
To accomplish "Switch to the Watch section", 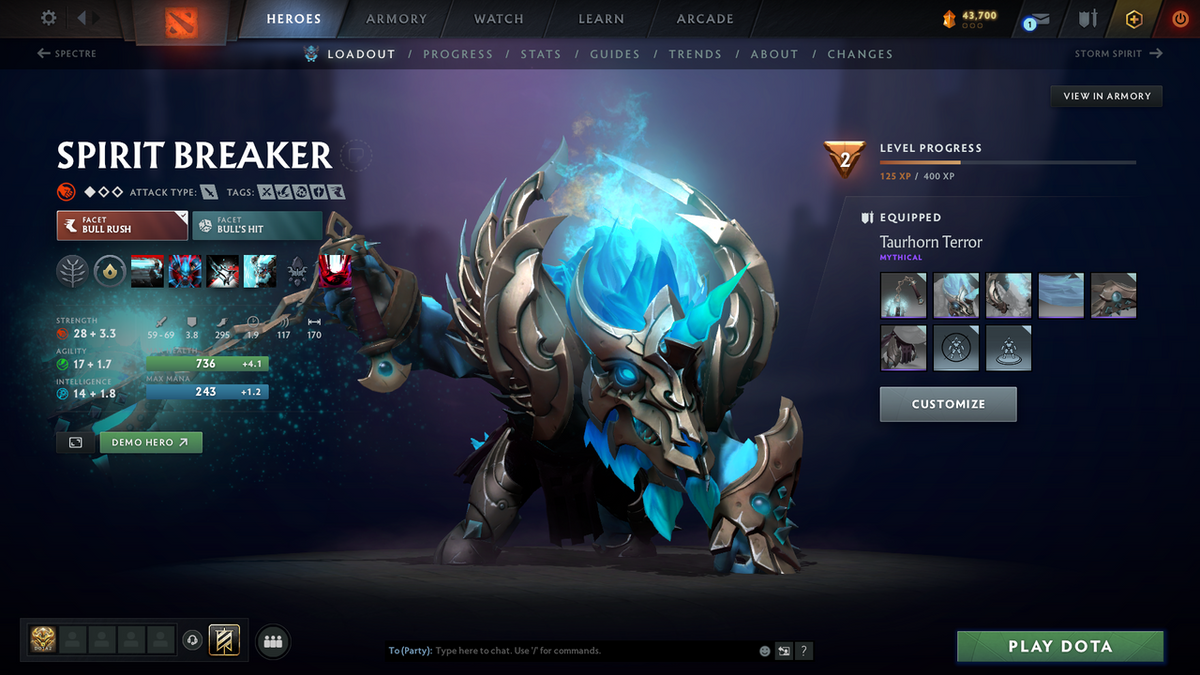I will coord(499,19).
